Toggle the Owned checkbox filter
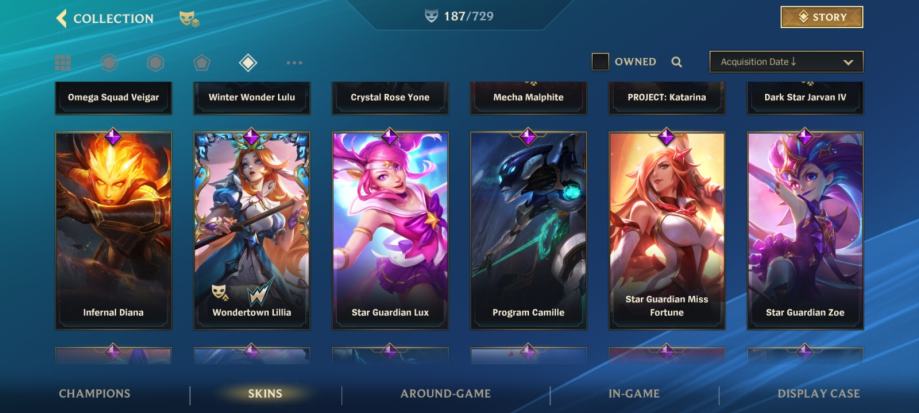 (x=600, y=62)
